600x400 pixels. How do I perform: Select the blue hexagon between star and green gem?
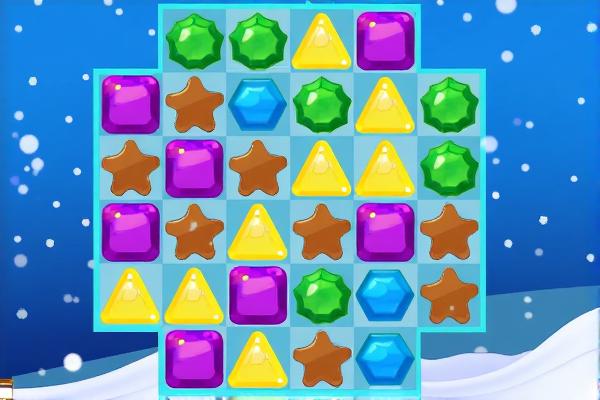(257, 104)
